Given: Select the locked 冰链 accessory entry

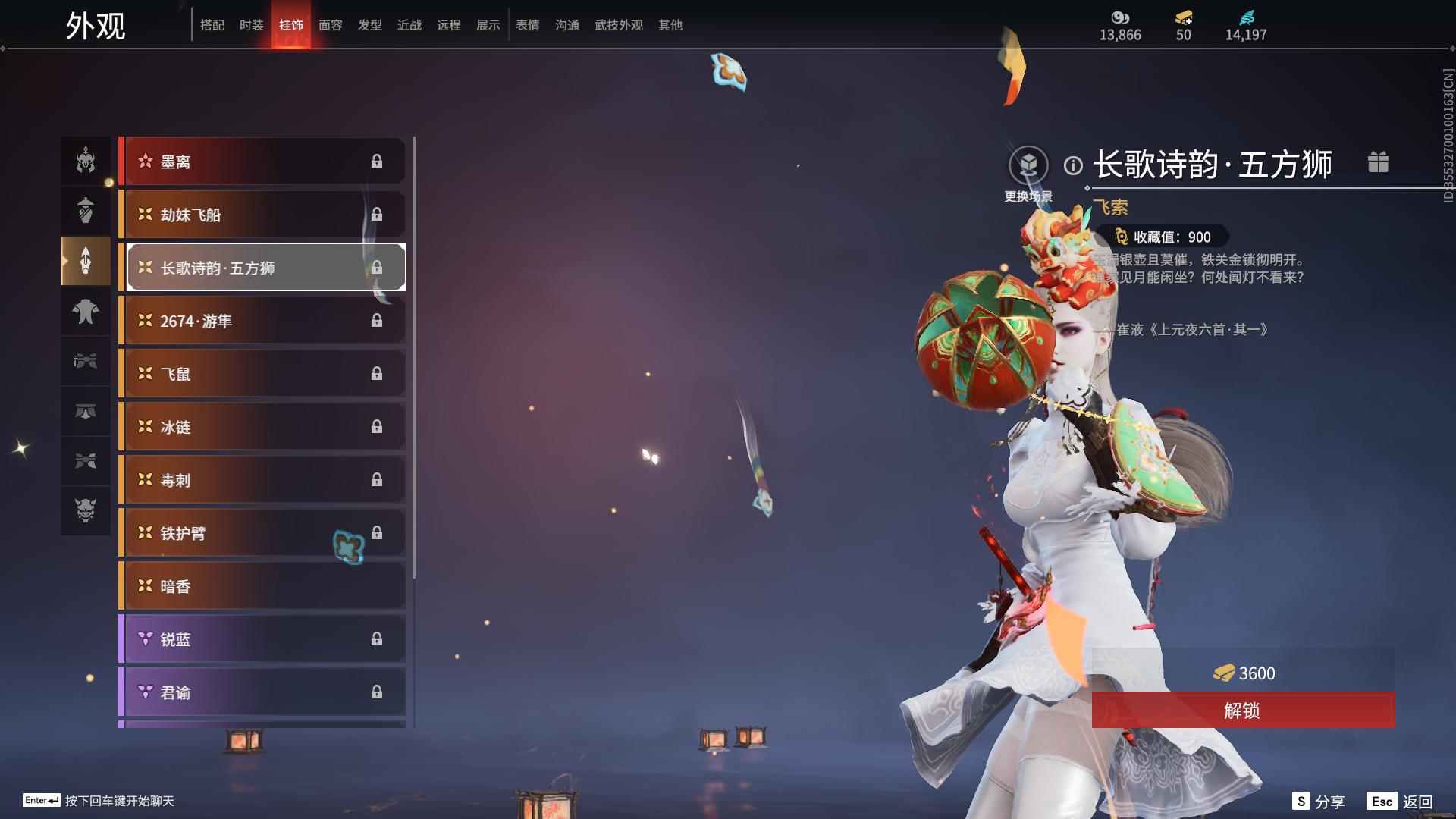Looking at the screenshot, I should click(x=262, y=426).
